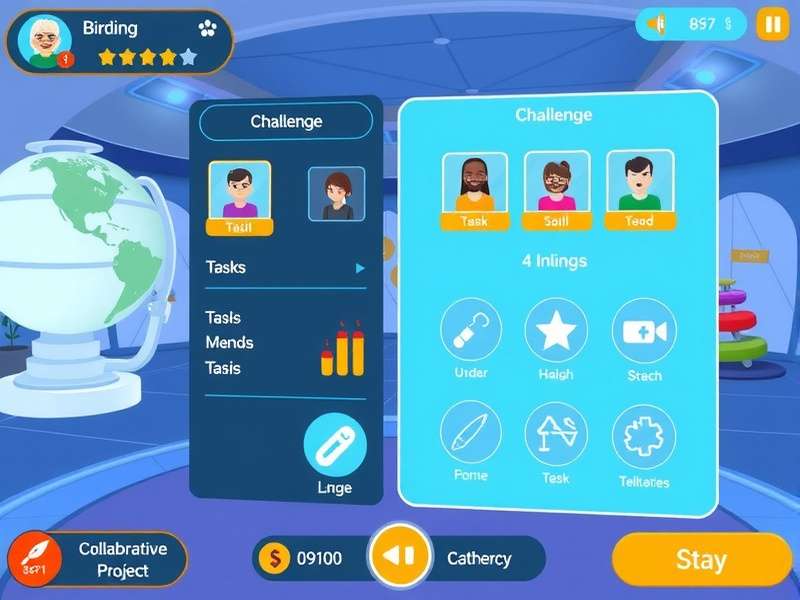Viewport: 800px width, 600px height.
Task: Expand the Tasks row arrow
Action: (360, 268)
